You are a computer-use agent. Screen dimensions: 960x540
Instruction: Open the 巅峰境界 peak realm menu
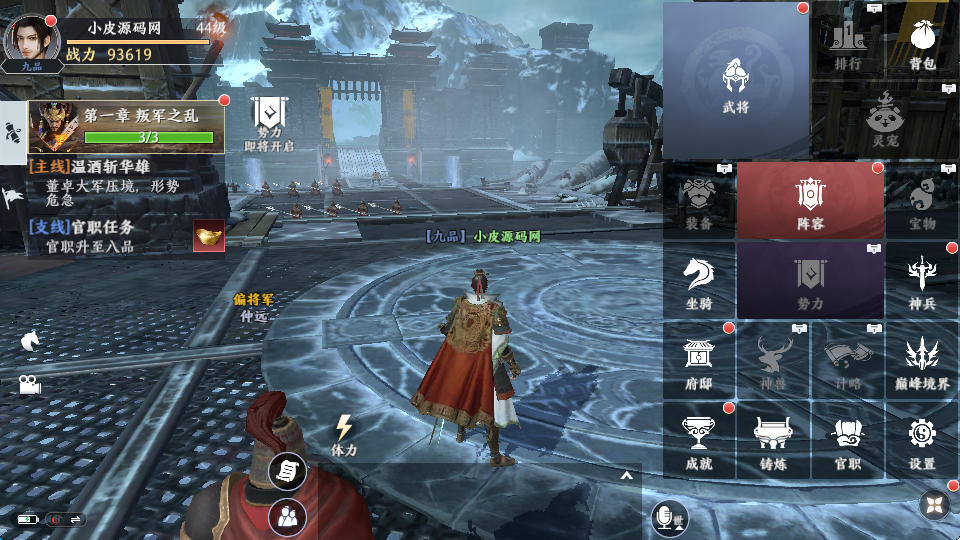coord(922,360)
